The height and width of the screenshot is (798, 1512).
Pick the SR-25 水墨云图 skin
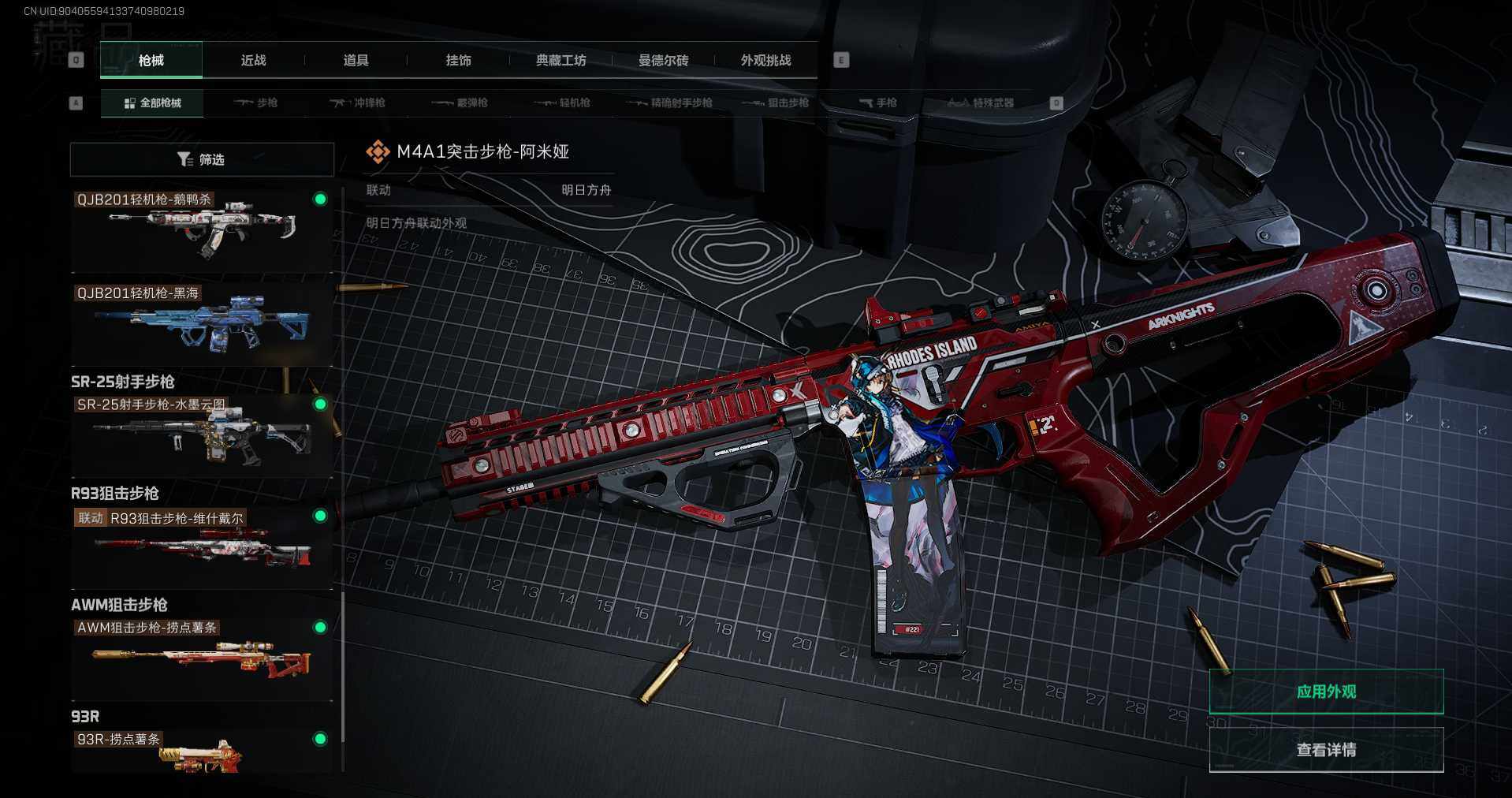(x=202, y=435)
